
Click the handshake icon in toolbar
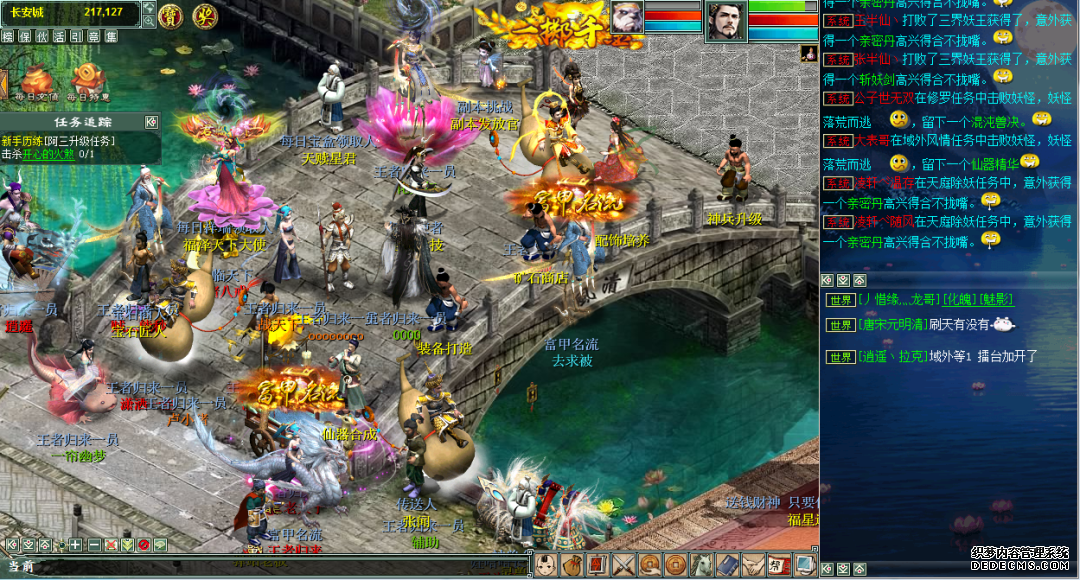click(x=753, y=565)
